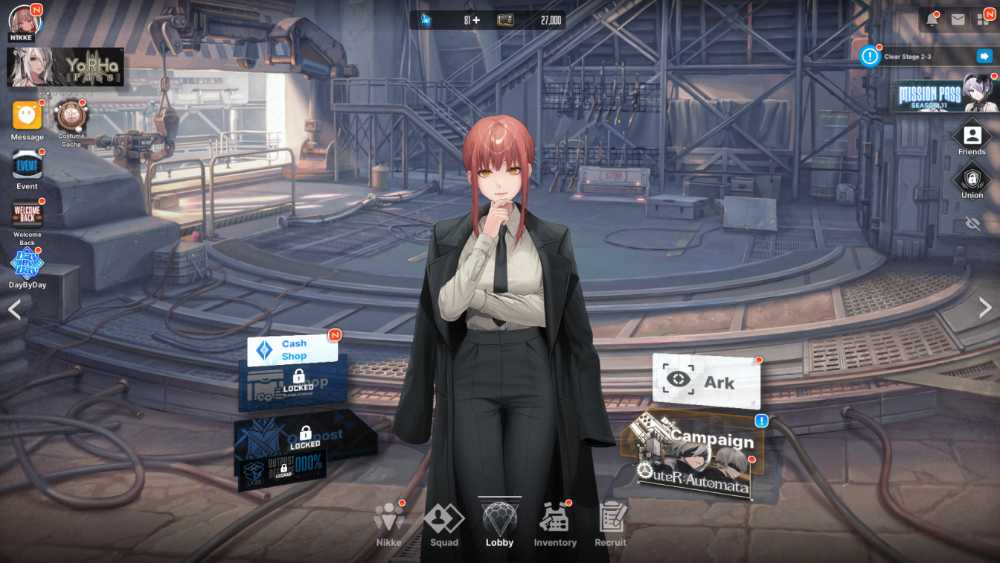The image size is (1000, 563).
Task: Open the Event menu
Action: pos(27,165)
